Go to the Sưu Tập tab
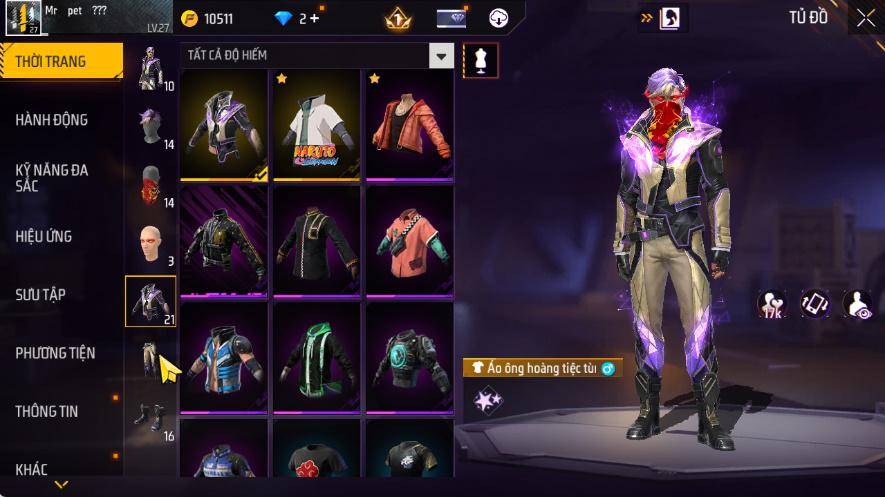885x497 pixels. pos(41,295)
